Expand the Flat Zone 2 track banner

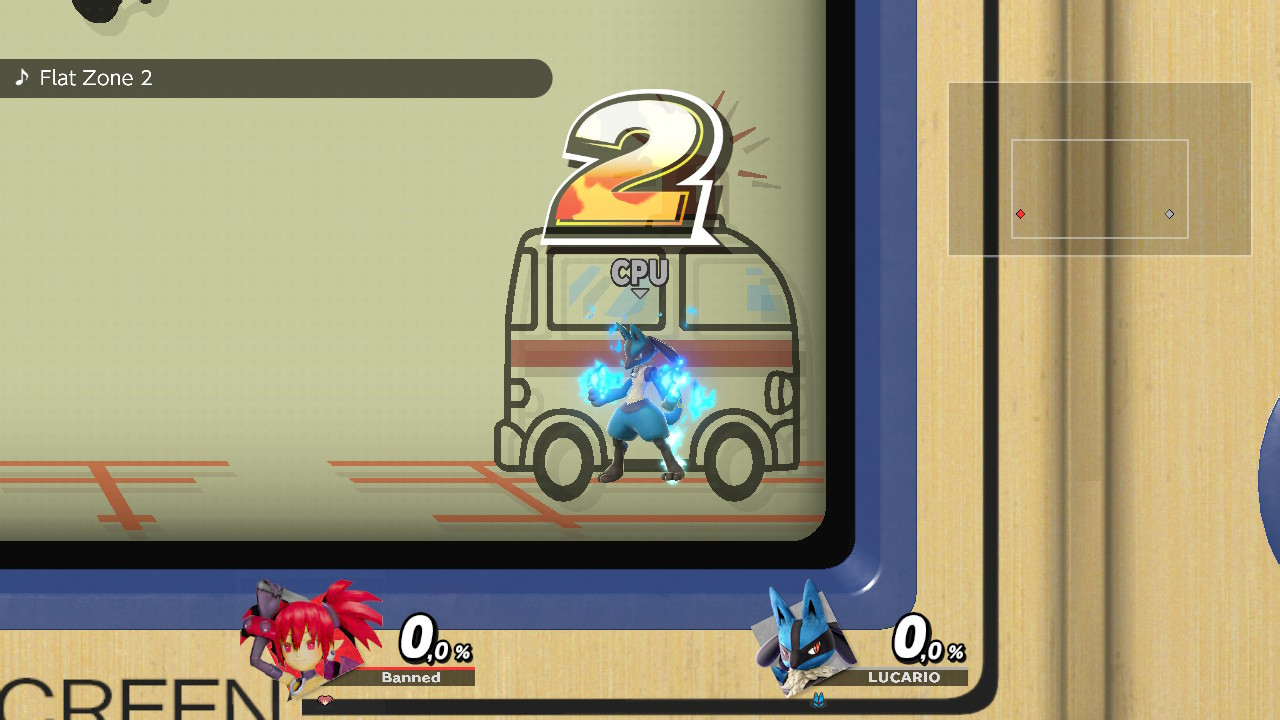(x=275, y=78)
